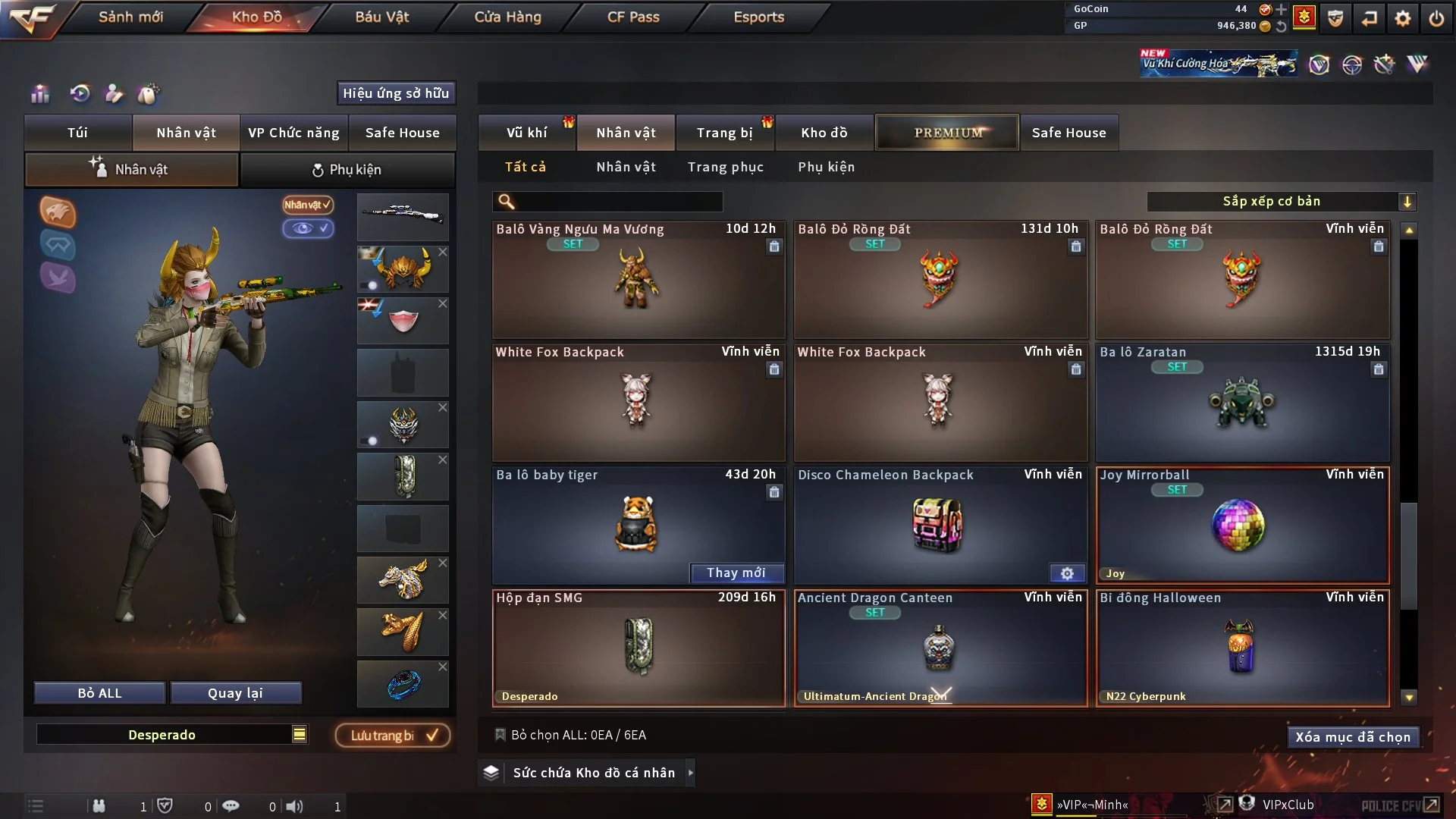Filter by Phụ kiện sub-category
Image resolution: width=1456 pixels, height=819 pixels.
tap(826, 167)
